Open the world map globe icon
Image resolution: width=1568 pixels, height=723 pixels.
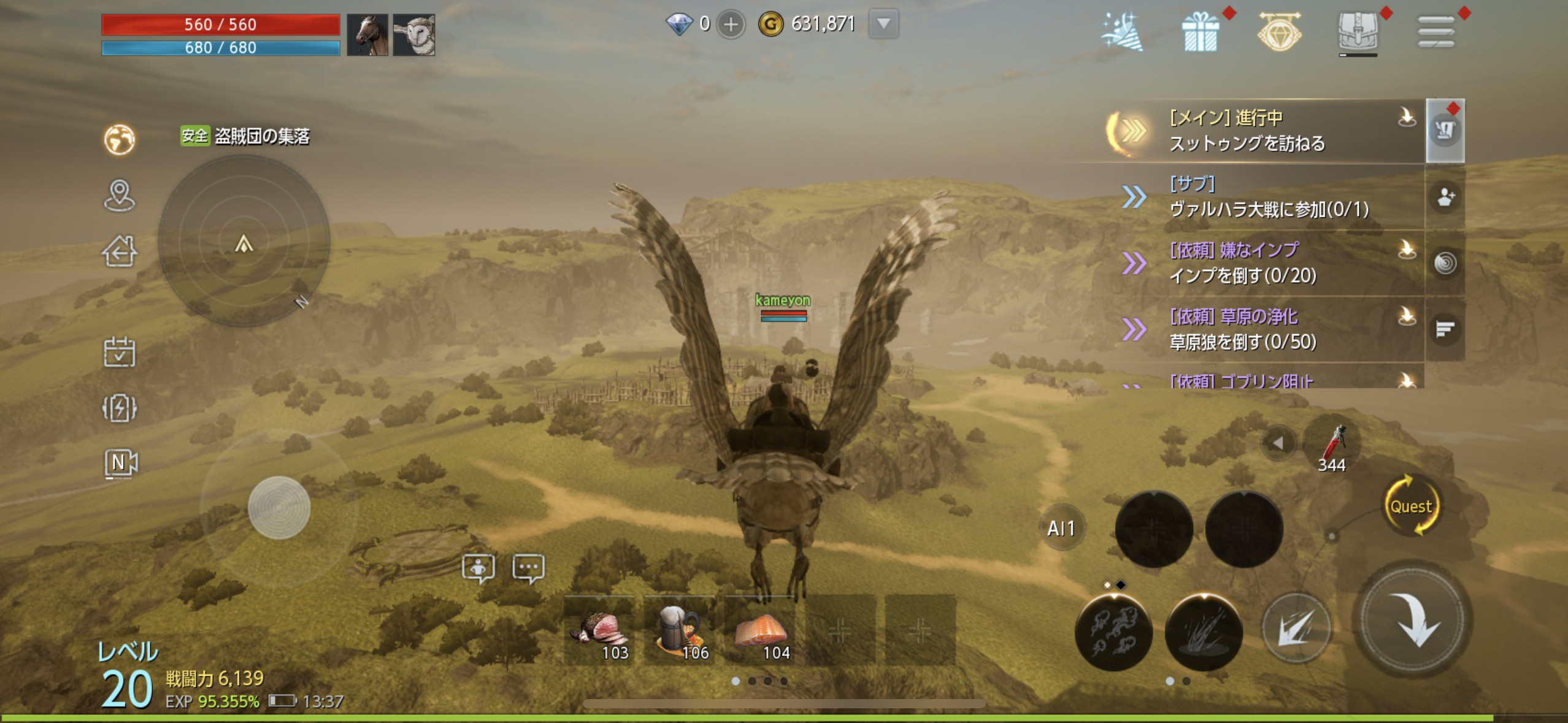[x=119, y=140]
